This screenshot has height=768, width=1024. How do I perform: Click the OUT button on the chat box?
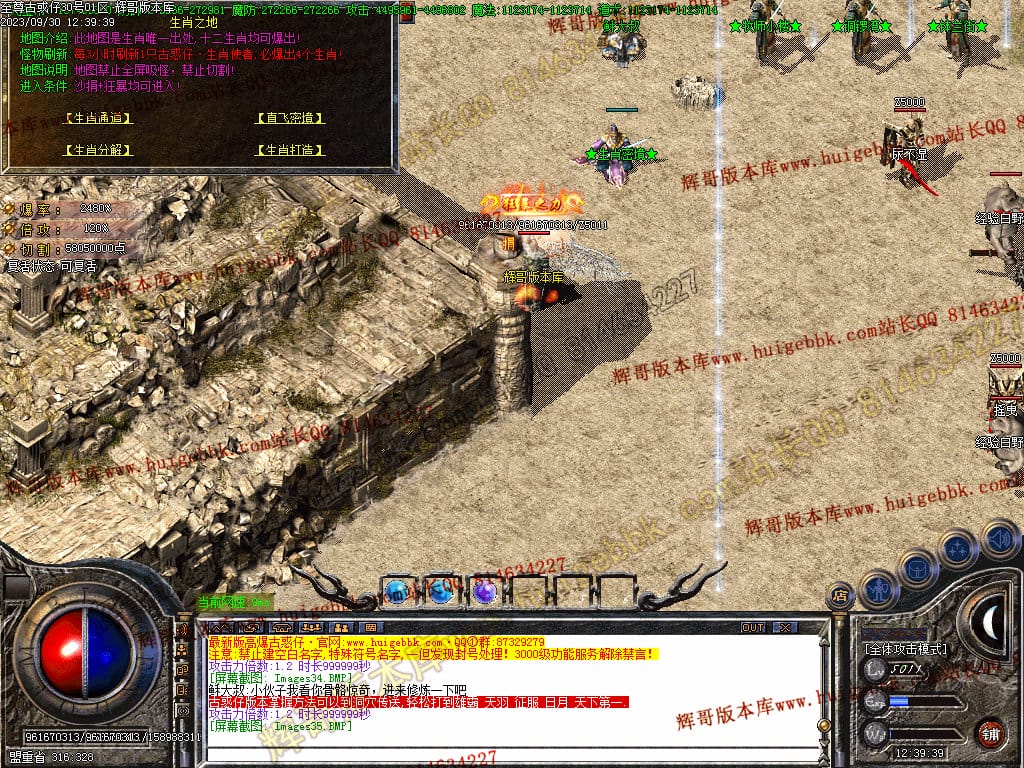coord(752,627)
